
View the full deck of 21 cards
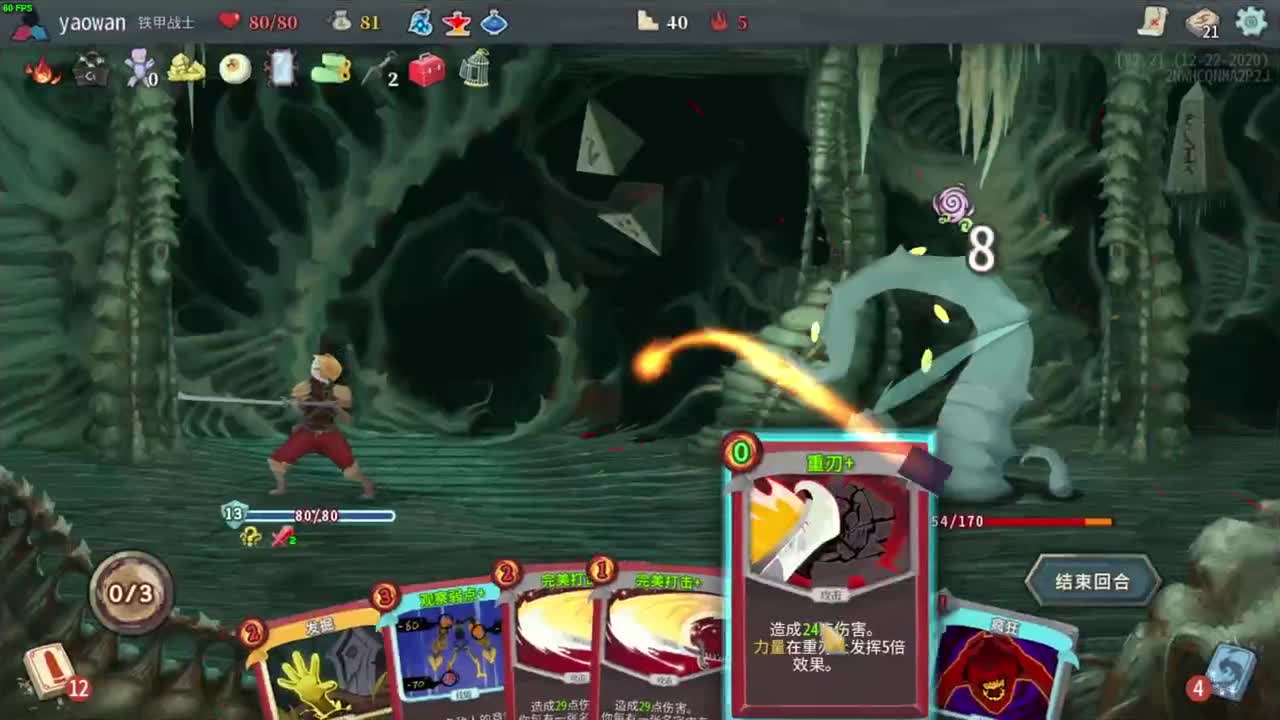point(1202,22)
